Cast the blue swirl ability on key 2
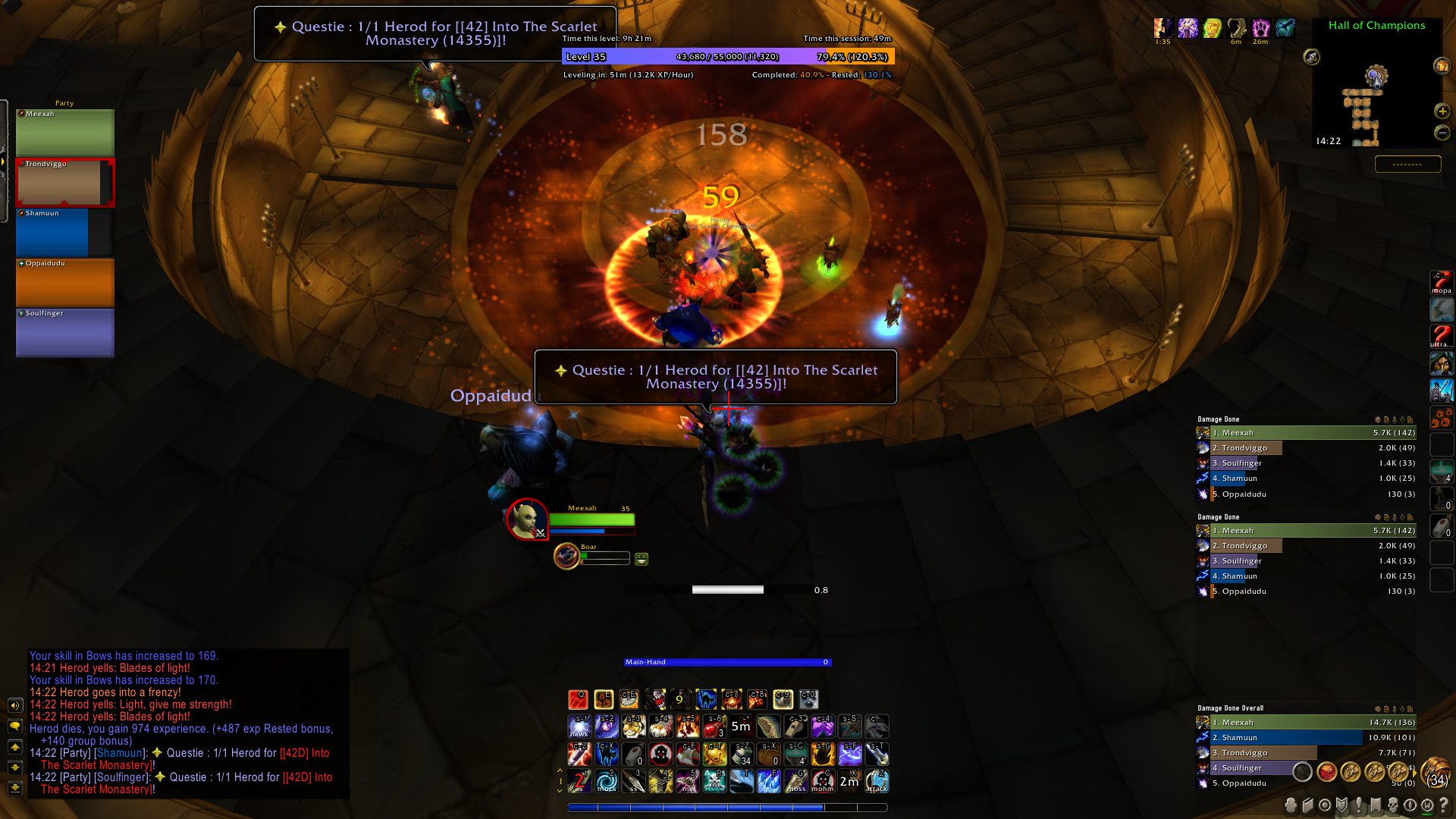This screenshot has width=1456, height=819. pyautogui.click(x=607, y=781)
